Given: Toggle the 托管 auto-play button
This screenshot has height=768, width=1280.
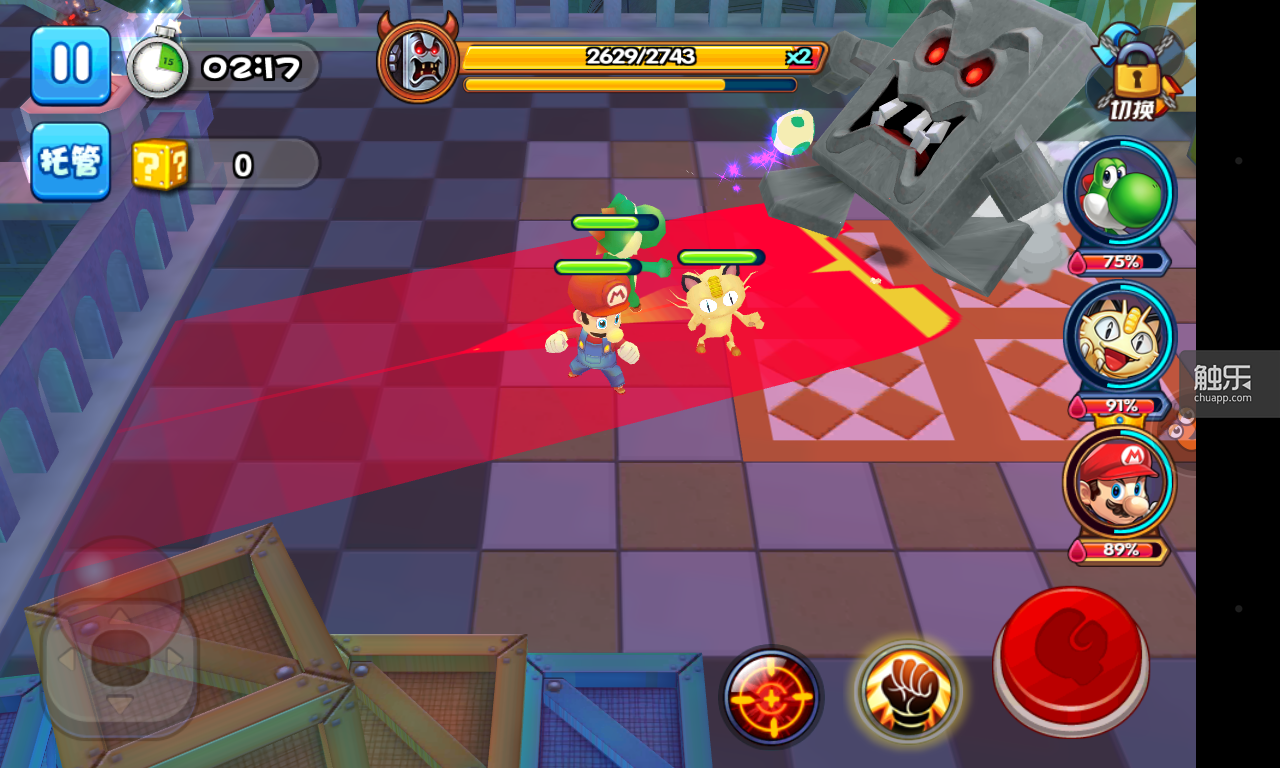Looking at the screenshot, I should pos(70,161).
